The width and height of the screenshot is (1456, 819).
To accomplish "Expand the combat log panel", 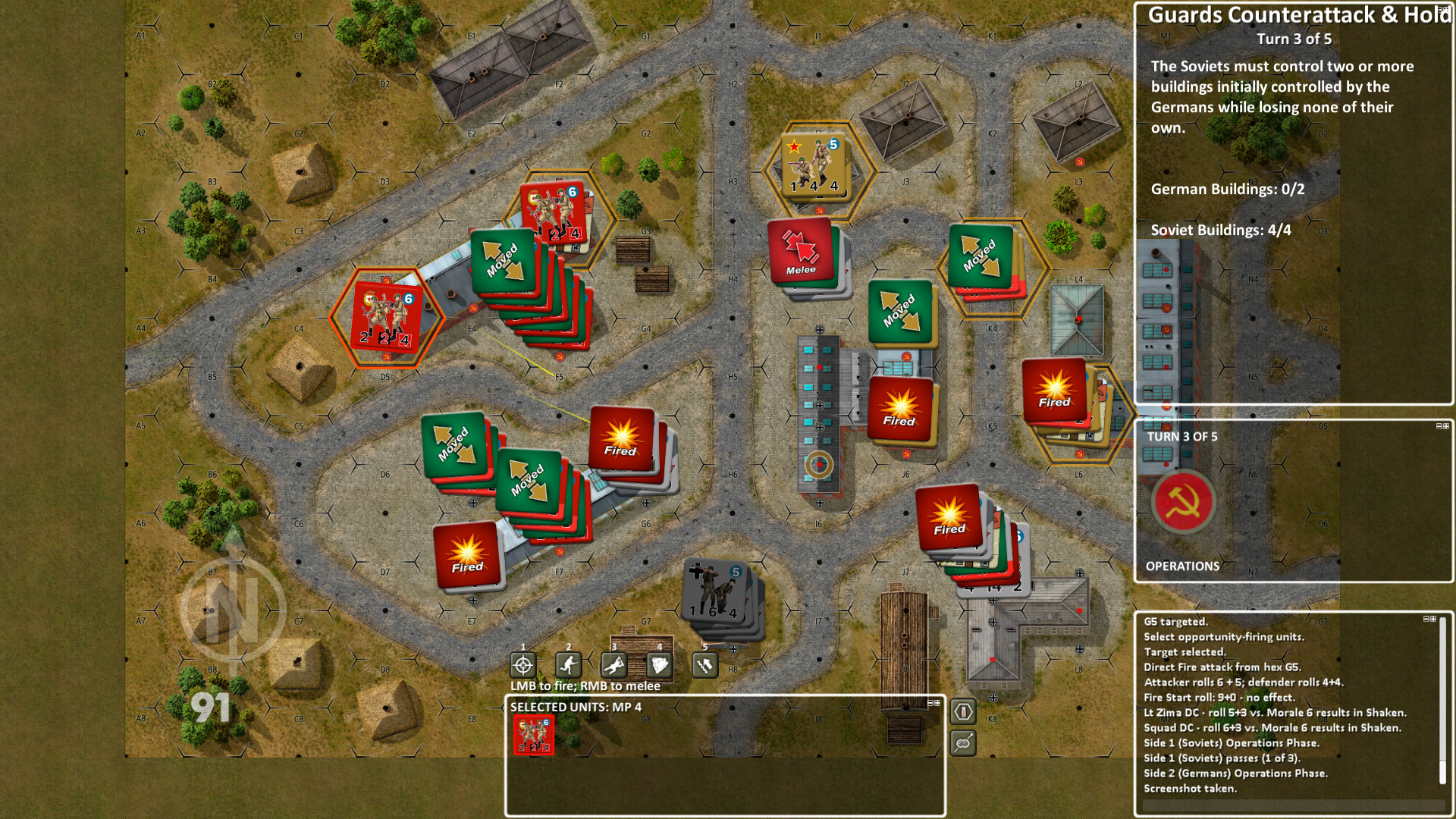I will pyautogui.click(x=1433, y=619).
